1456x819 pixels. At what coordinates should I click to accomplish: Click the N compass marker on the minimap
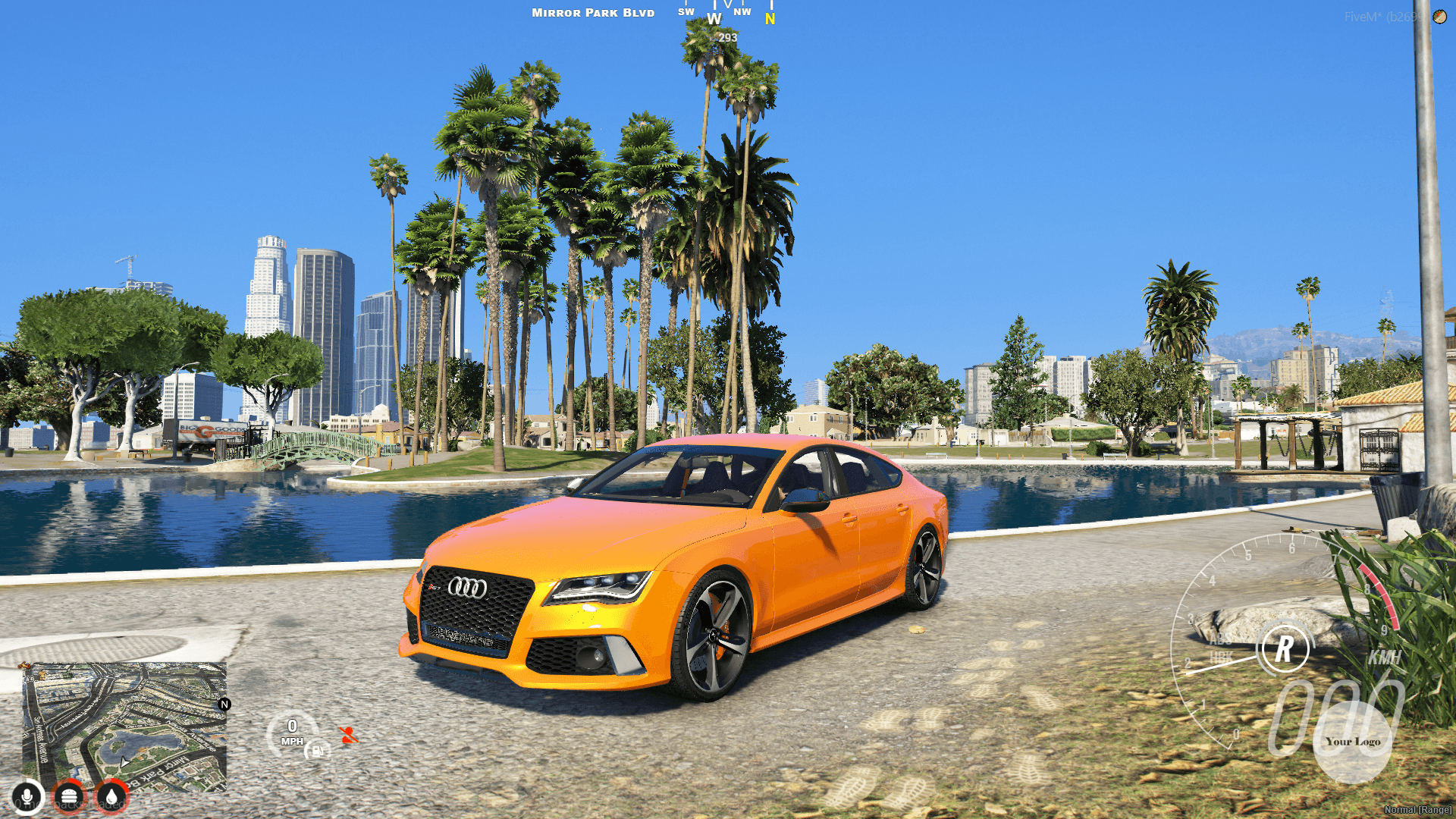point(224,704)
